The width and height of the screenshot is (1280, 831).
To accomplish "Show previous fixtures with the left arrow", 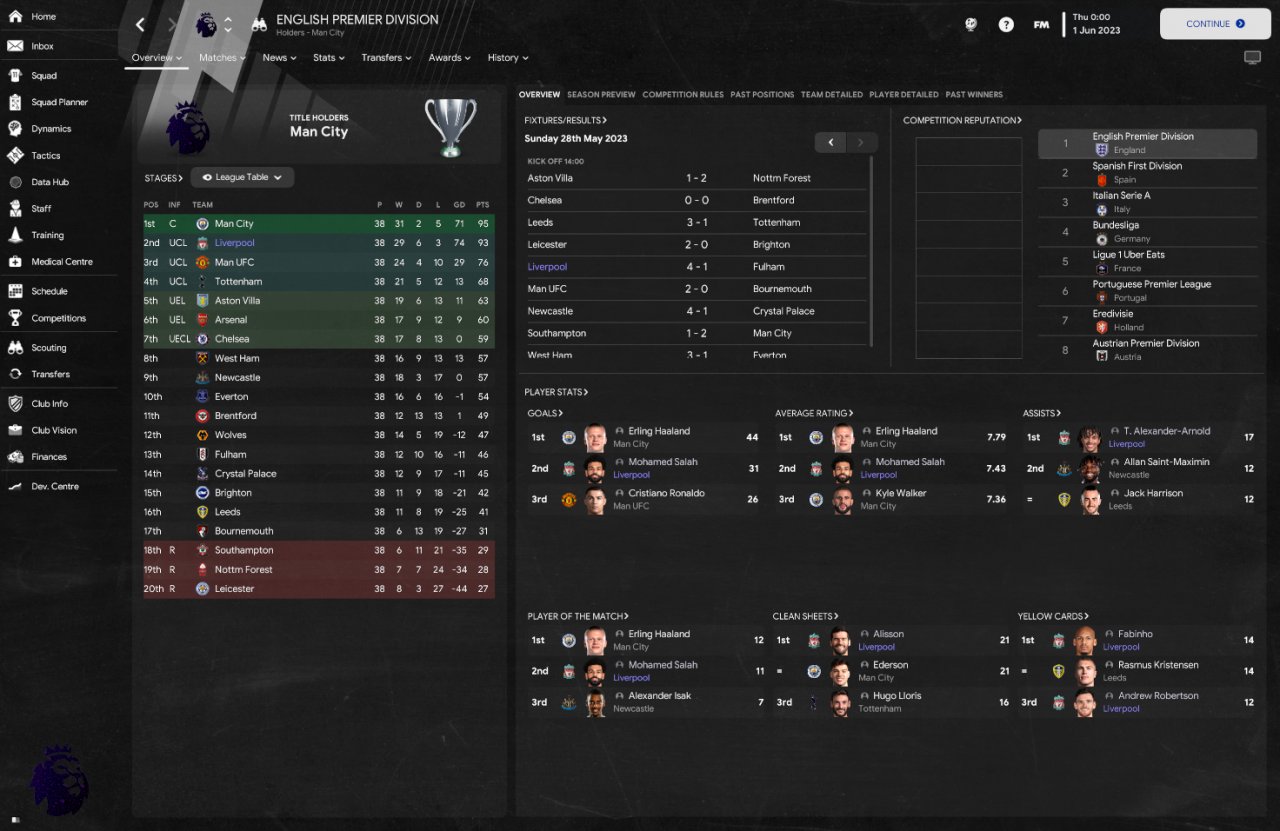I will [x=830, y=143].
